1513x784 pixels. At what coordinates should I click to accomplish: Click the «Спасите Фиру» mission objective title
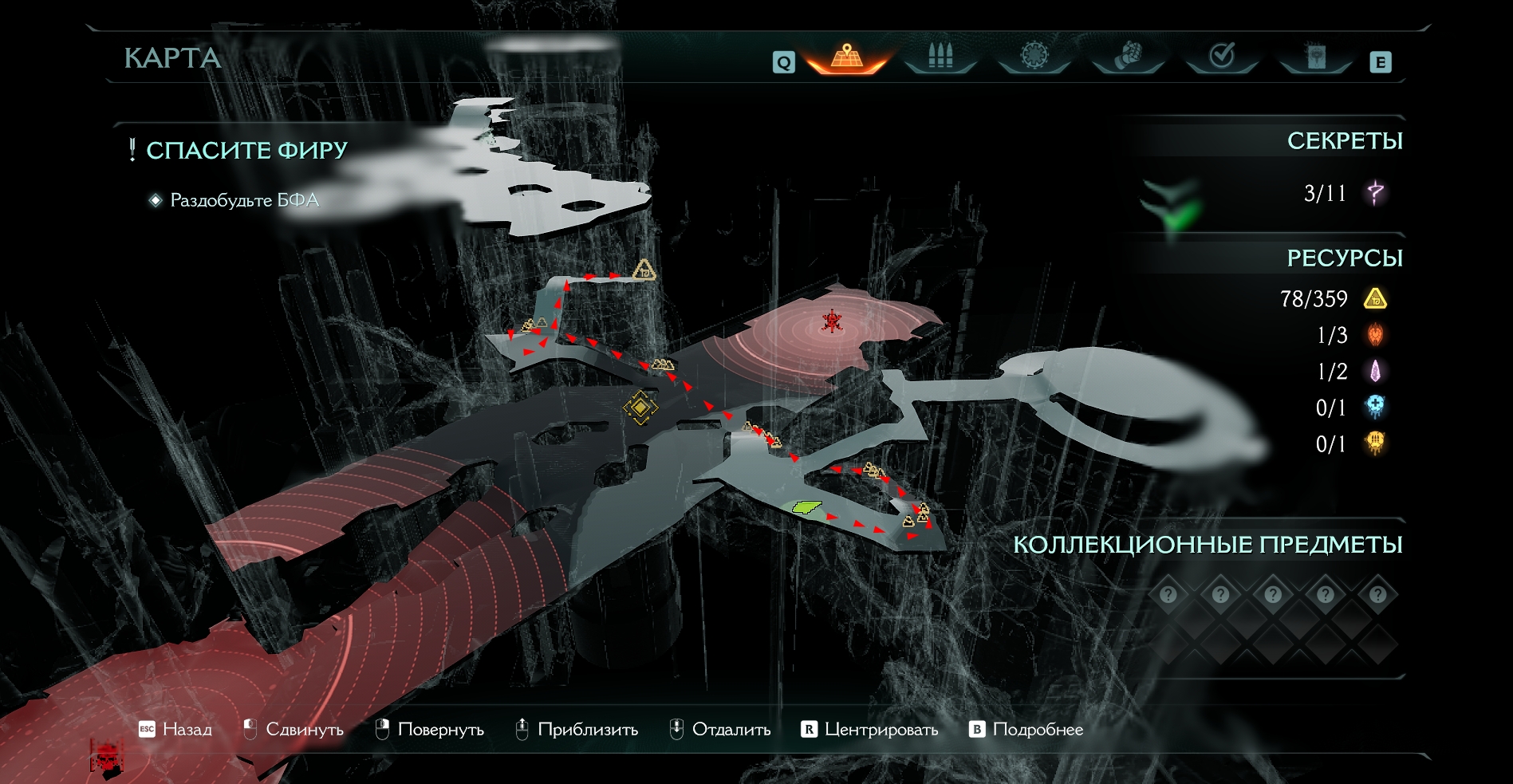pos(246,150)
